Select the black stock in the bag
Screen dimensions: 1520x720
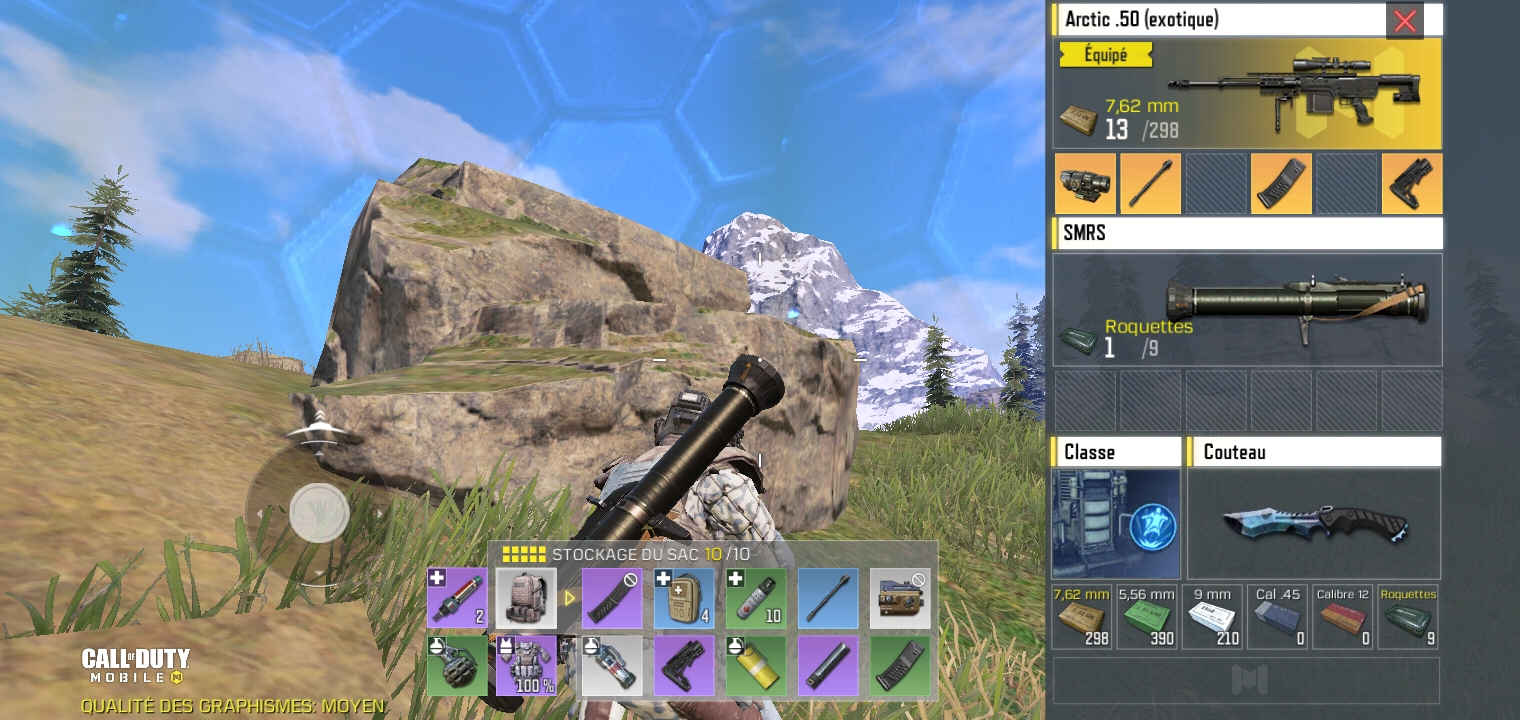tap(684, 666)
